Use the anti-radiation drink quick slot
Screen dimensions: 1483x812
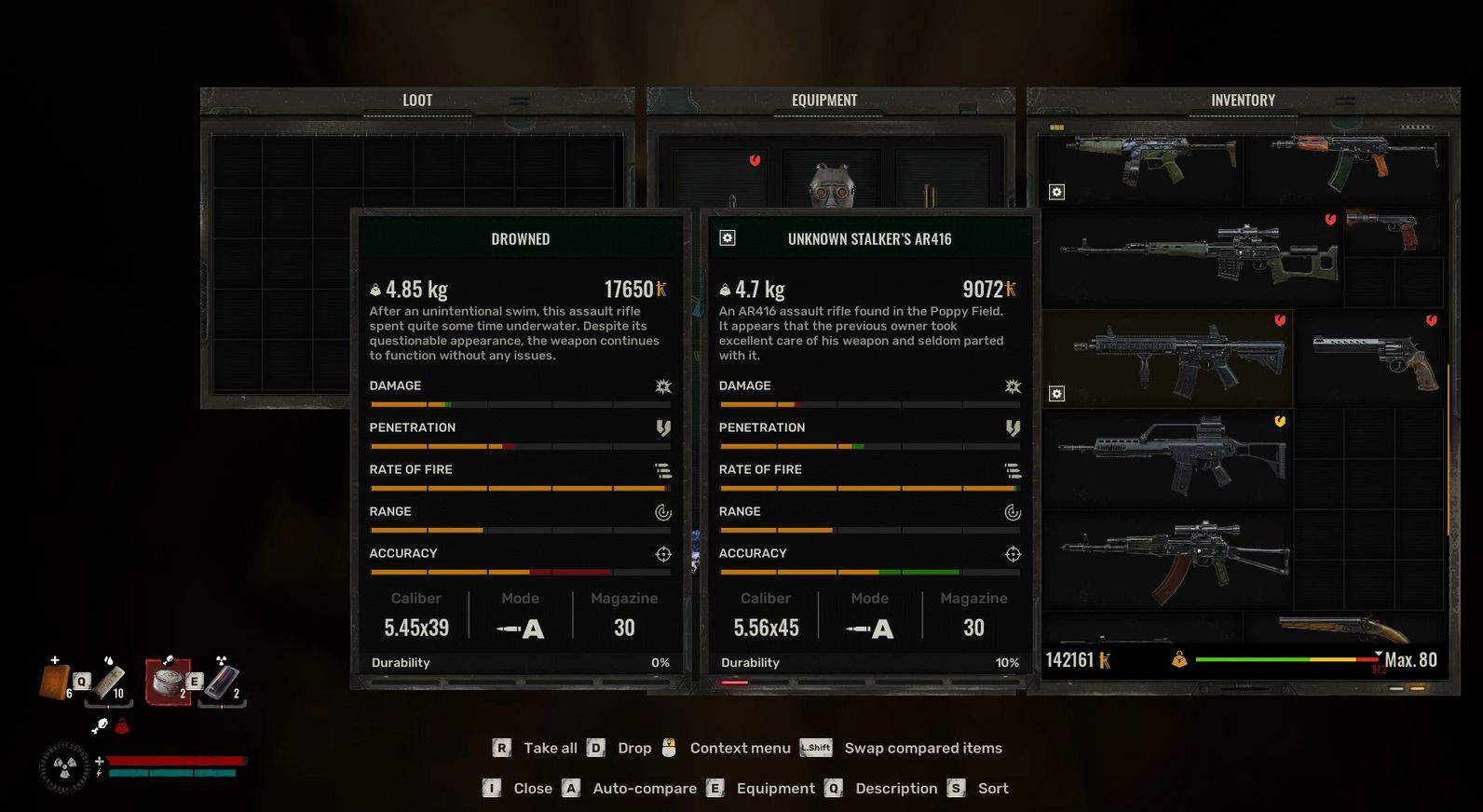click(221, 681)
